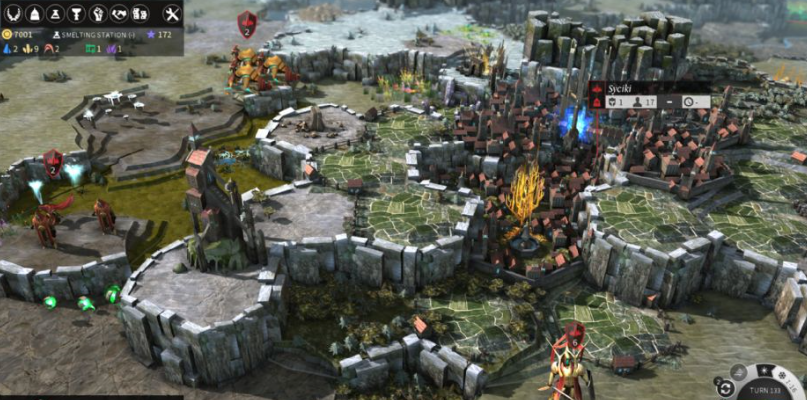Open the military raised fist screen
The image size is (807, 400).
coord(97,13)
